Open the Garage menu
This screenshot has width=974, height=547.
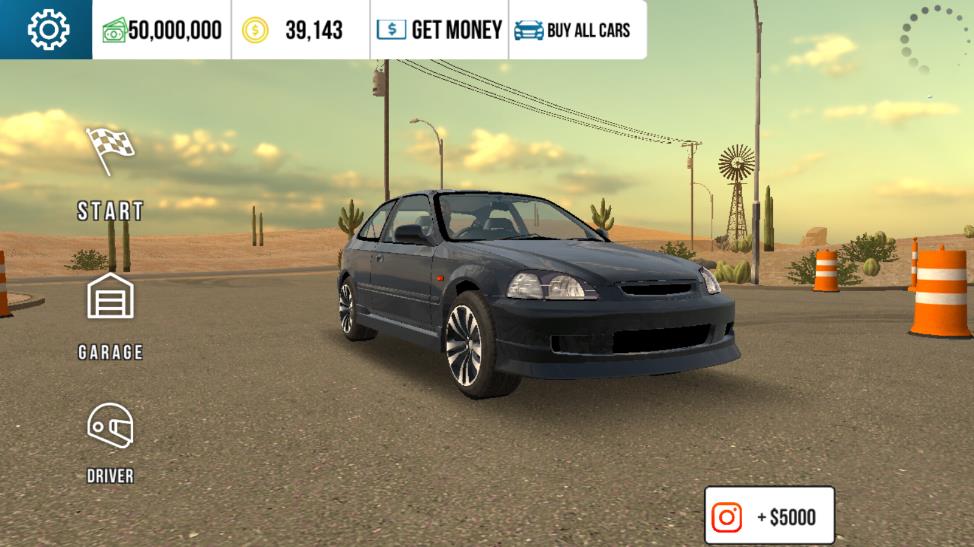click(x=110, y=314)
